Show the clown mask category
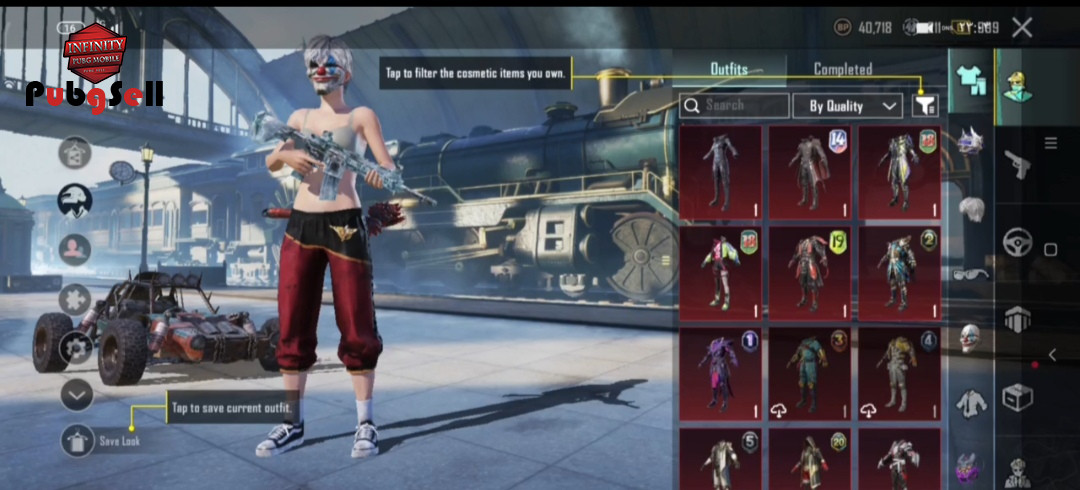 [970, 338]
